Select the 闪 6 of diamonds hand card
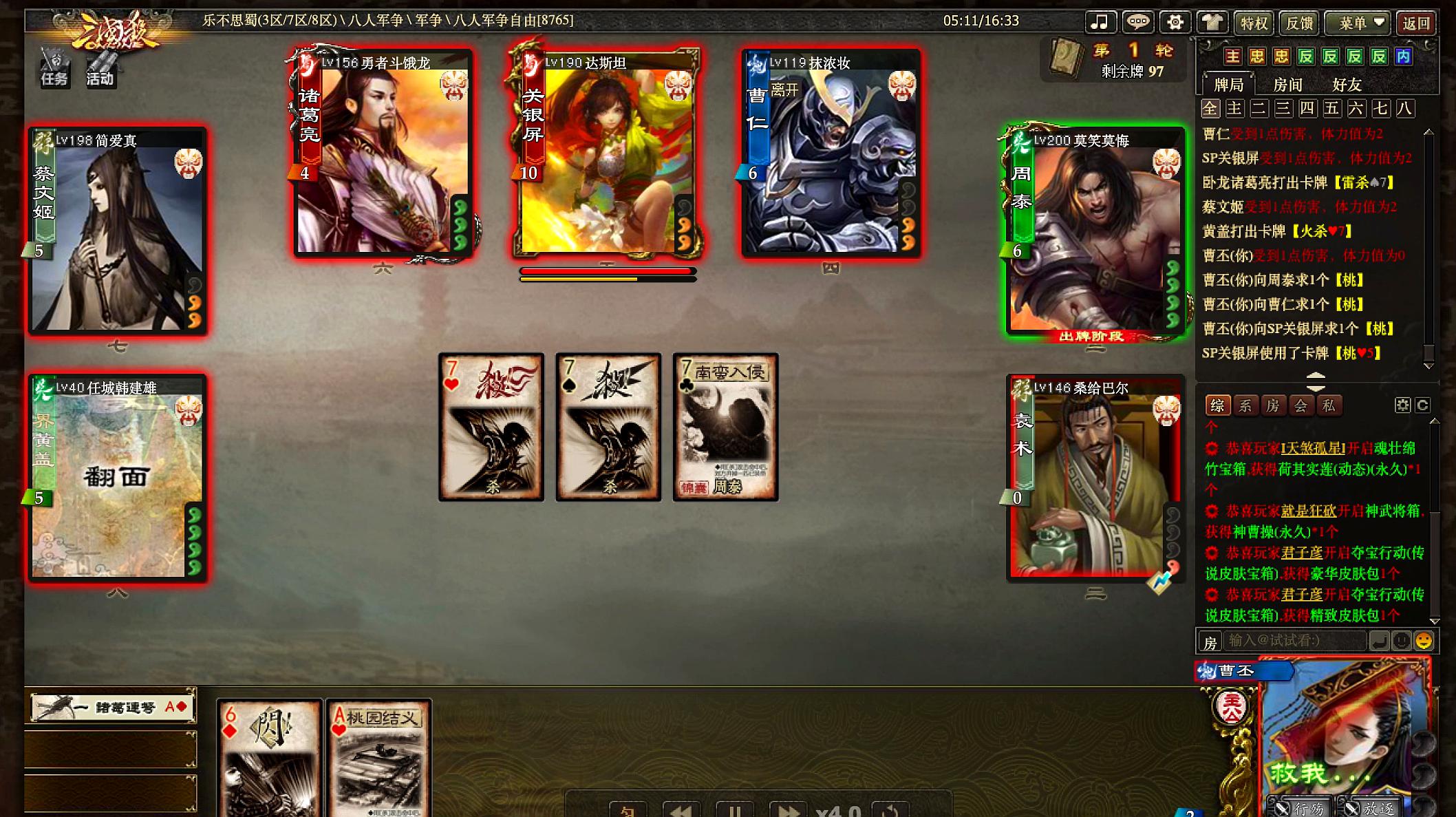Screen dimensions: 1456x817 click(269, 757)
